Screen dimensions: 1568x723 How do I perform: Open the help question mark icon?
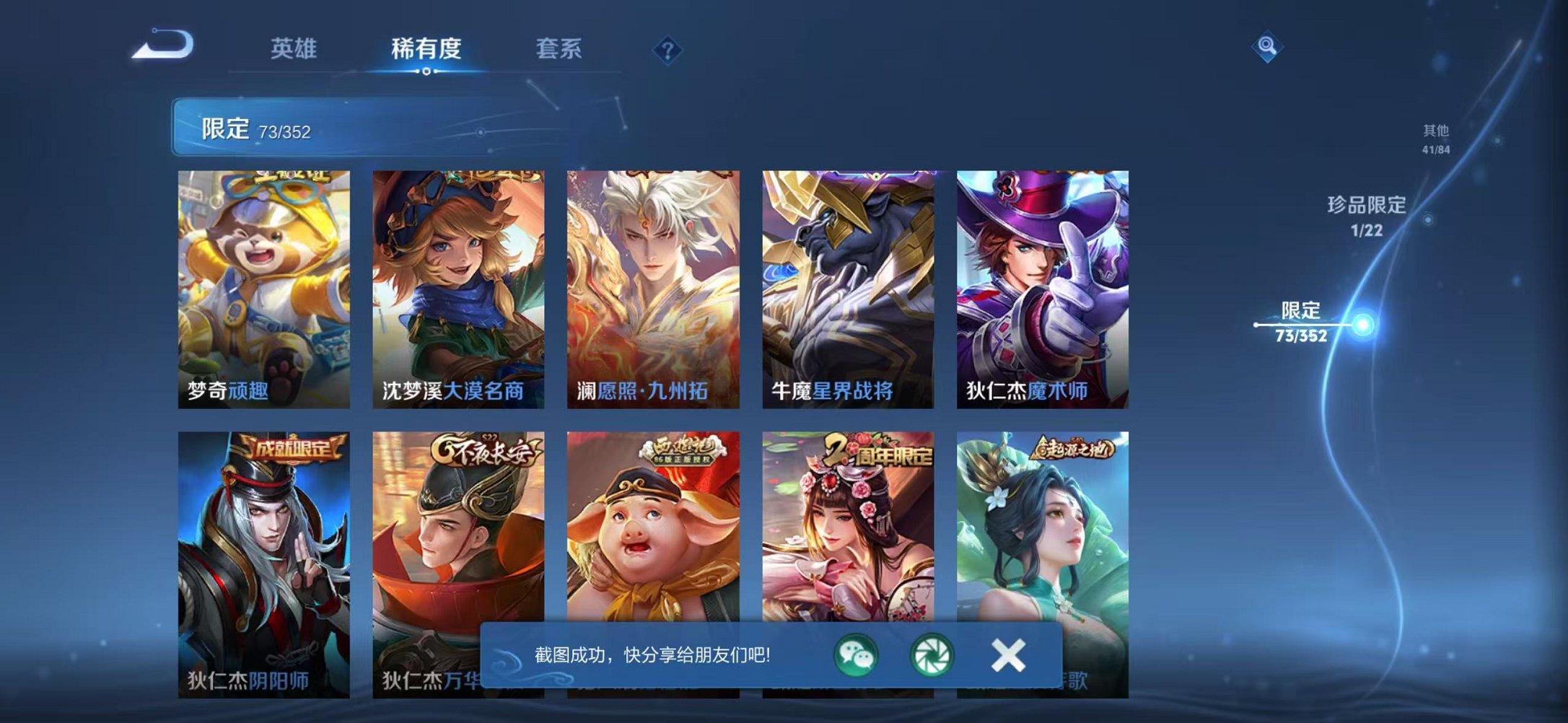(667, 49)
